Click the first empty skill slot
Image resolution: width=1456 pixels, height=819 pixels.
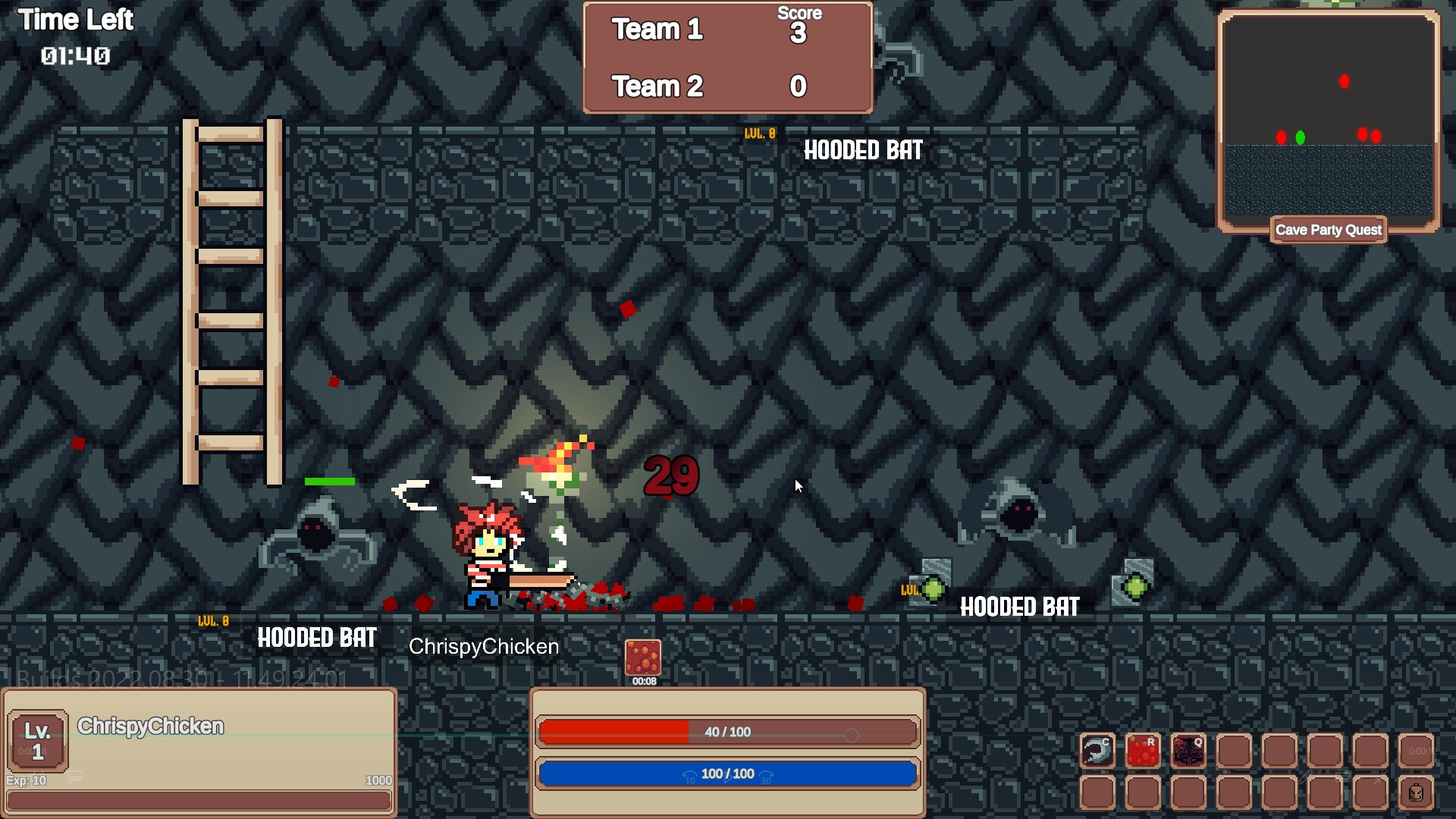[x=1235, y=751]
